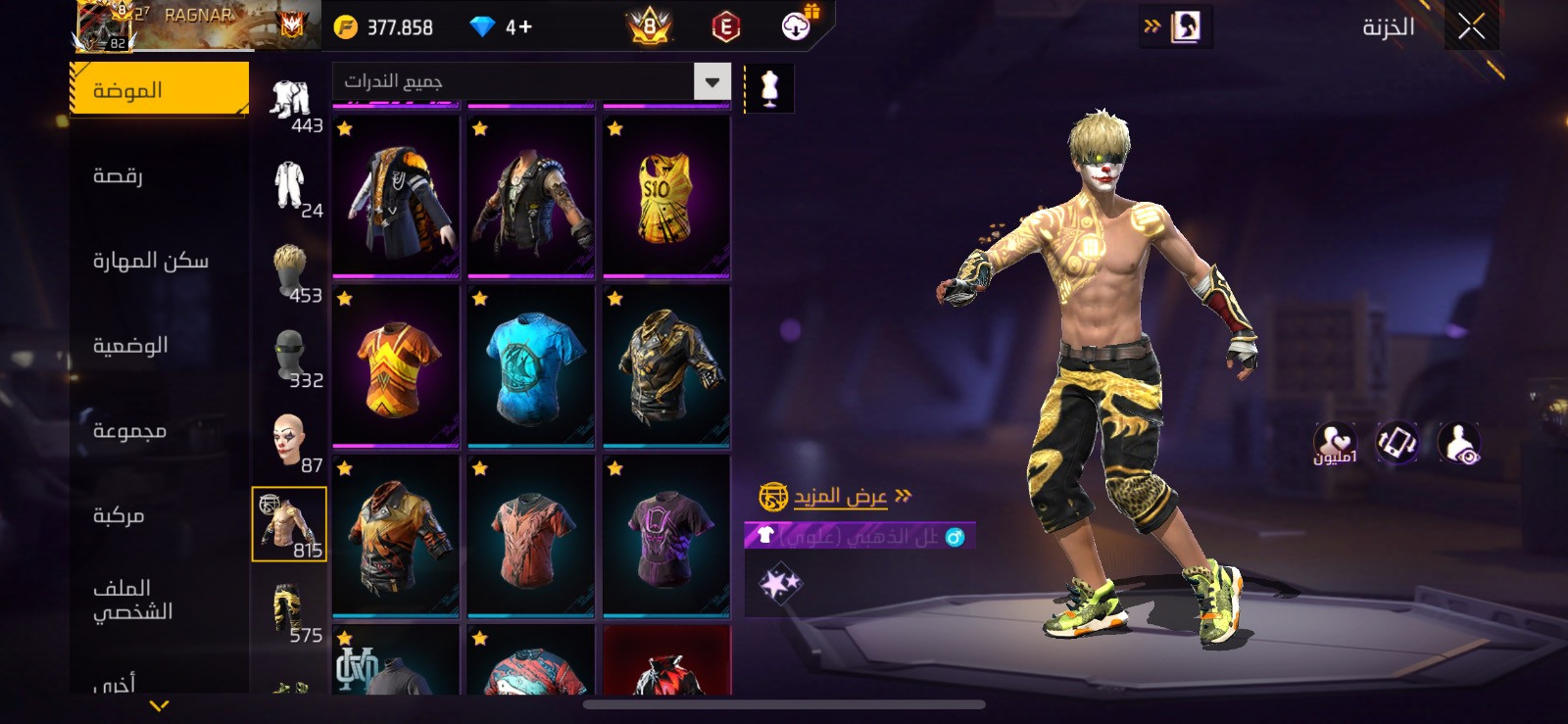The height and width of the screenshot is (724, 1568).
Task: Select the yellow S10 tank top
Action: 666,196
